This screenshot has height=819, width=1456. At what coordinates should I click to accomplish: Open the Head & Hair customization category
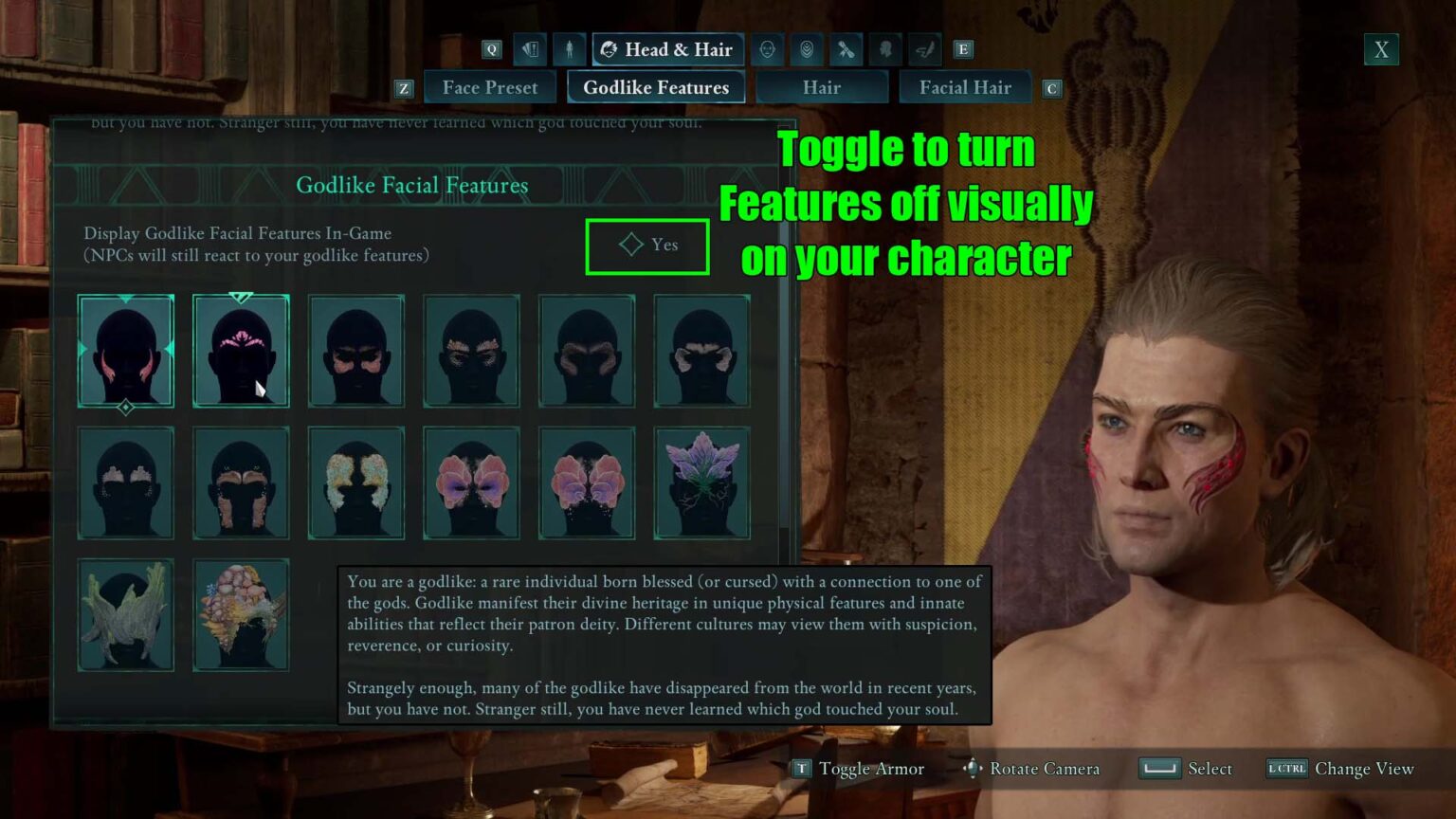[x=667, y=49]
